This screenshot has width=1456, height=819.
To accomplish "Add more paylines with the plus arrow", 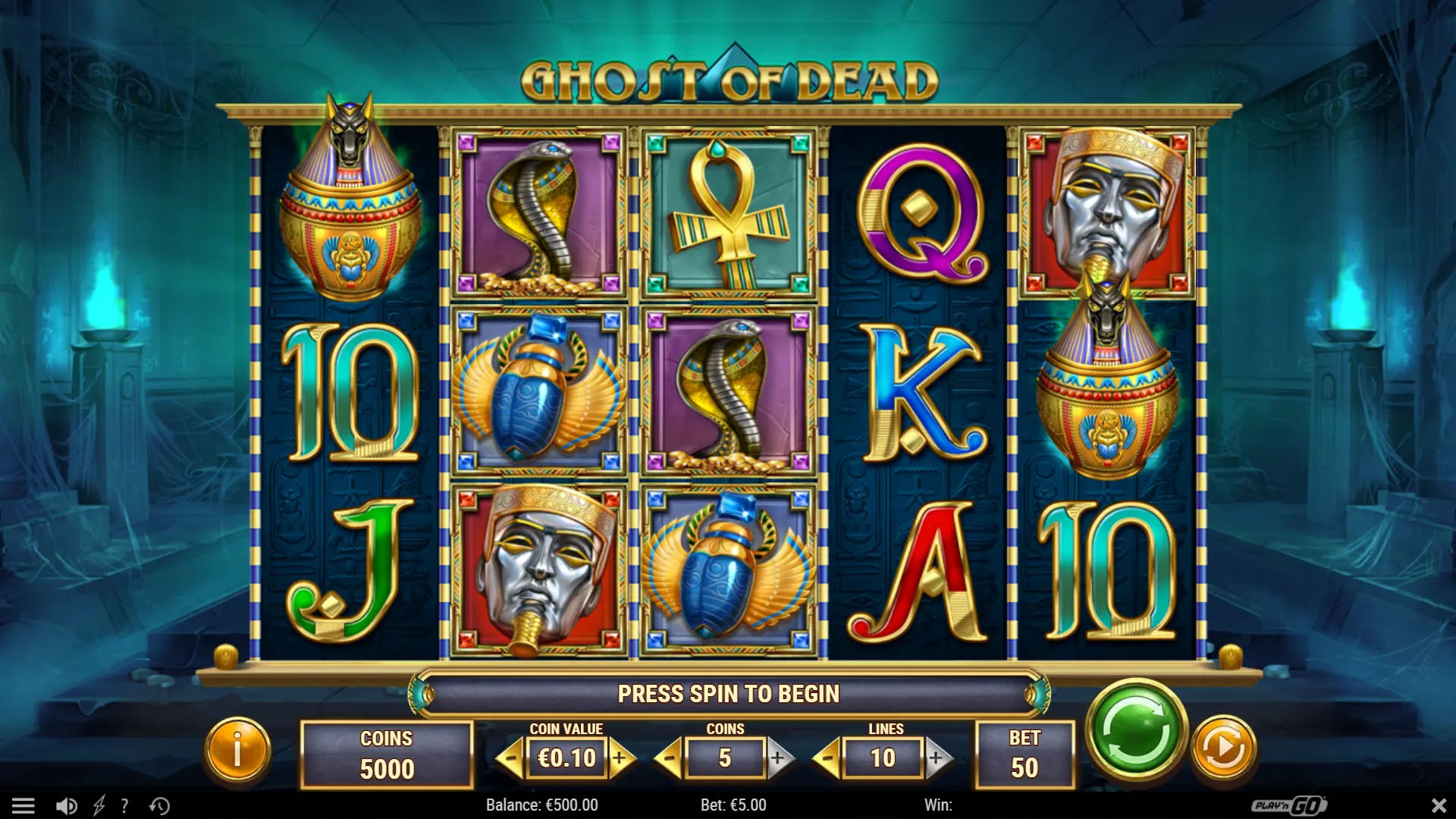I will pyautogui.click(x=937, y=758).
